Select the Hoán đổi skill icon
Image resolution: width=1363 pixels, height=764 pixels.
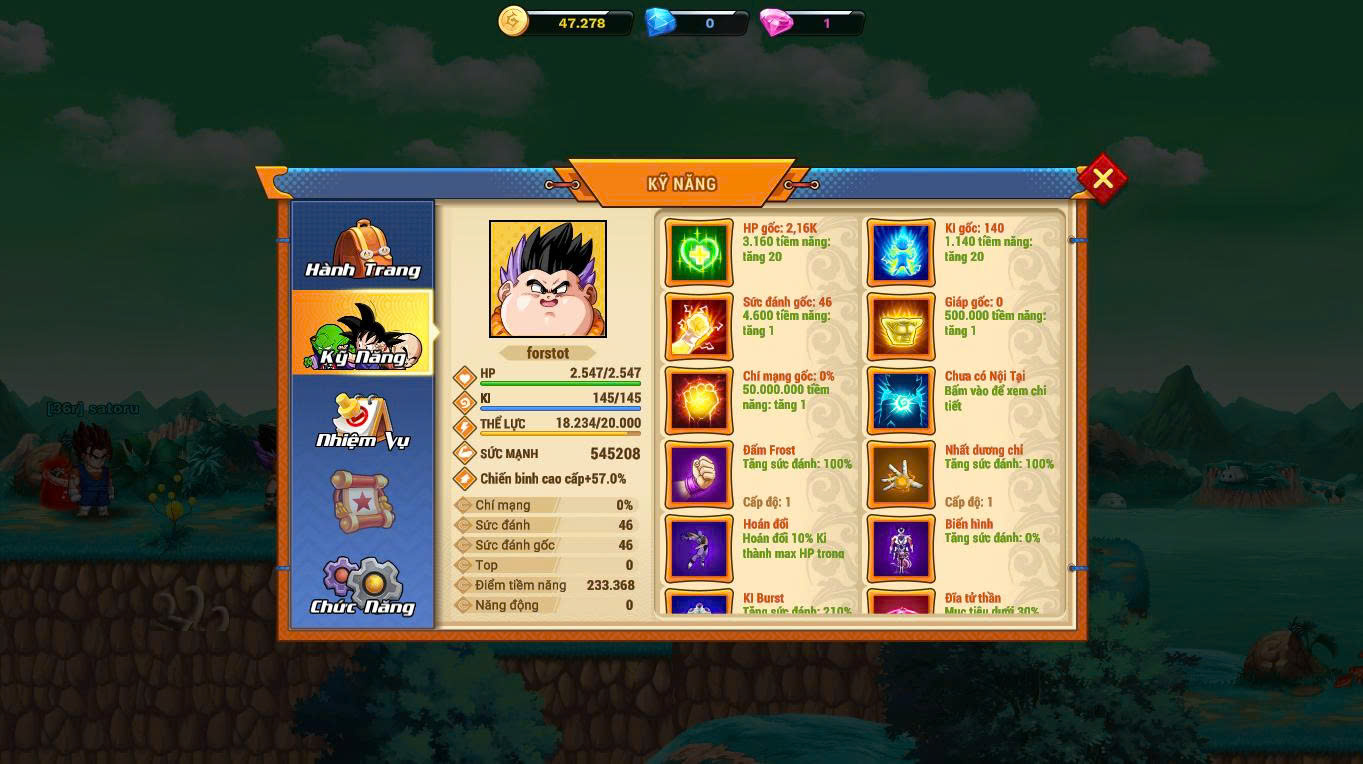[699, 549]
